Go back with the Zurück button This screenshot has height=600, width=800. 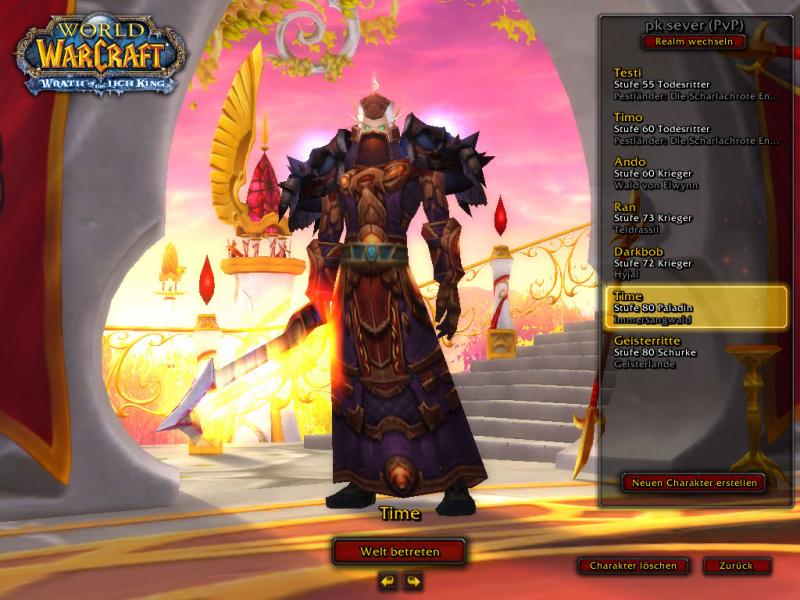point(737,566)
